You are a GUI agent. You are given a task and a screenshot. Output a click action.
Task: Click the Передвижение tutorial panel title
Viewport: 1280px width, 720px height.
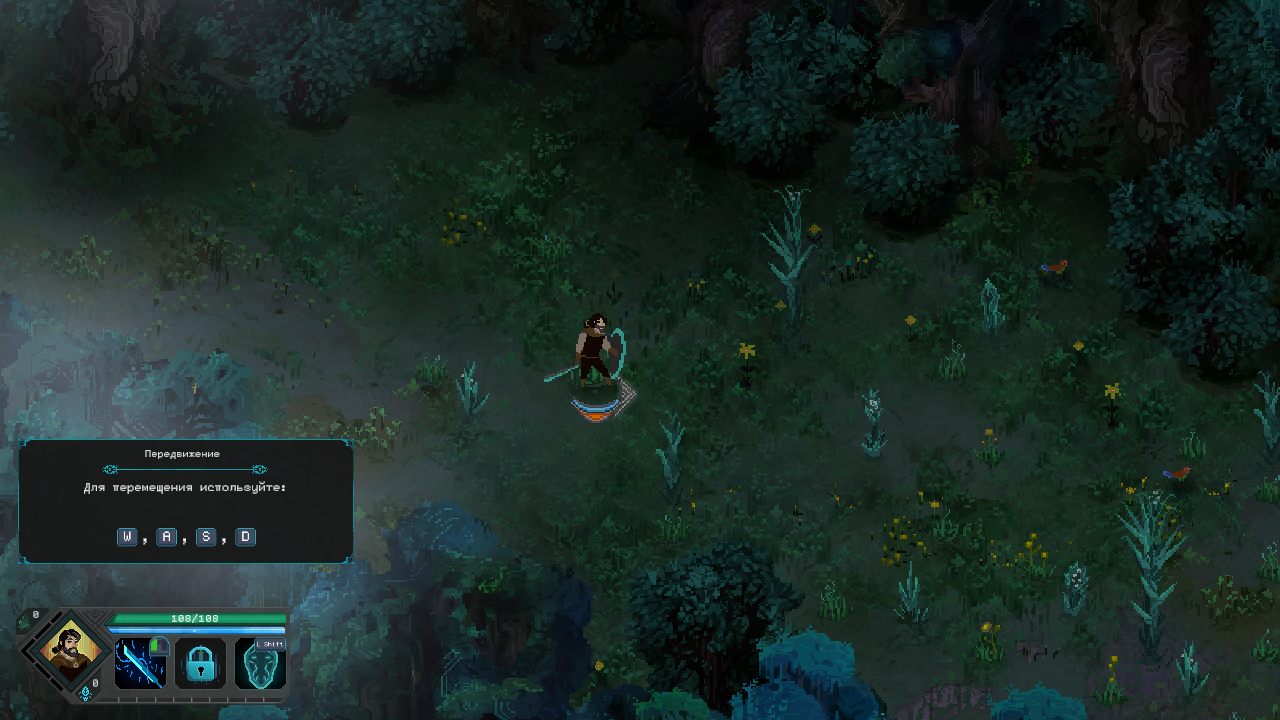click(x=184, y=453)
